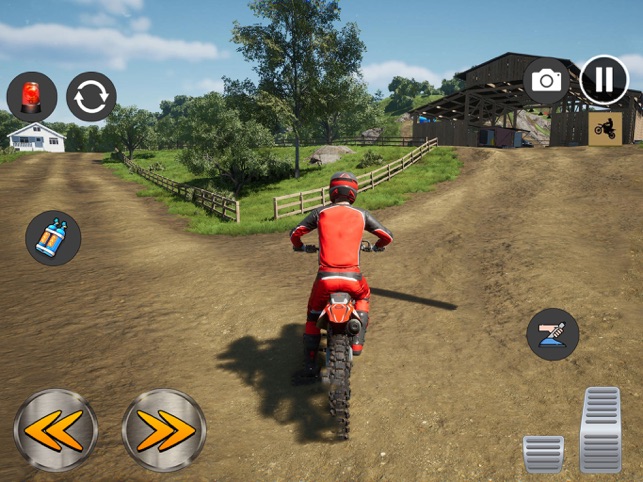Step on the tall accelerator pedal

tap(600, 428)
